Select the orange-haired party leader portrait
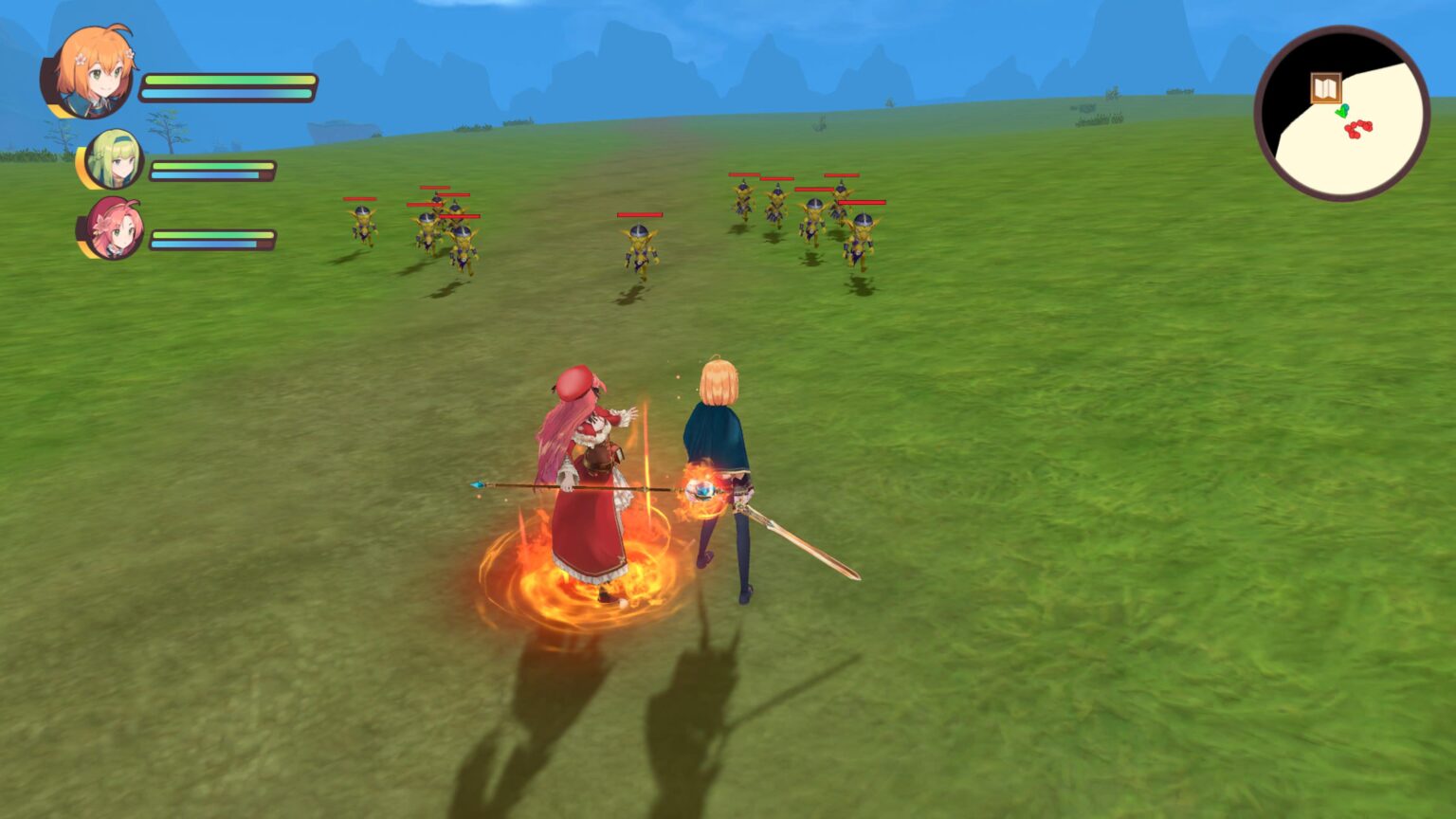 91,72
